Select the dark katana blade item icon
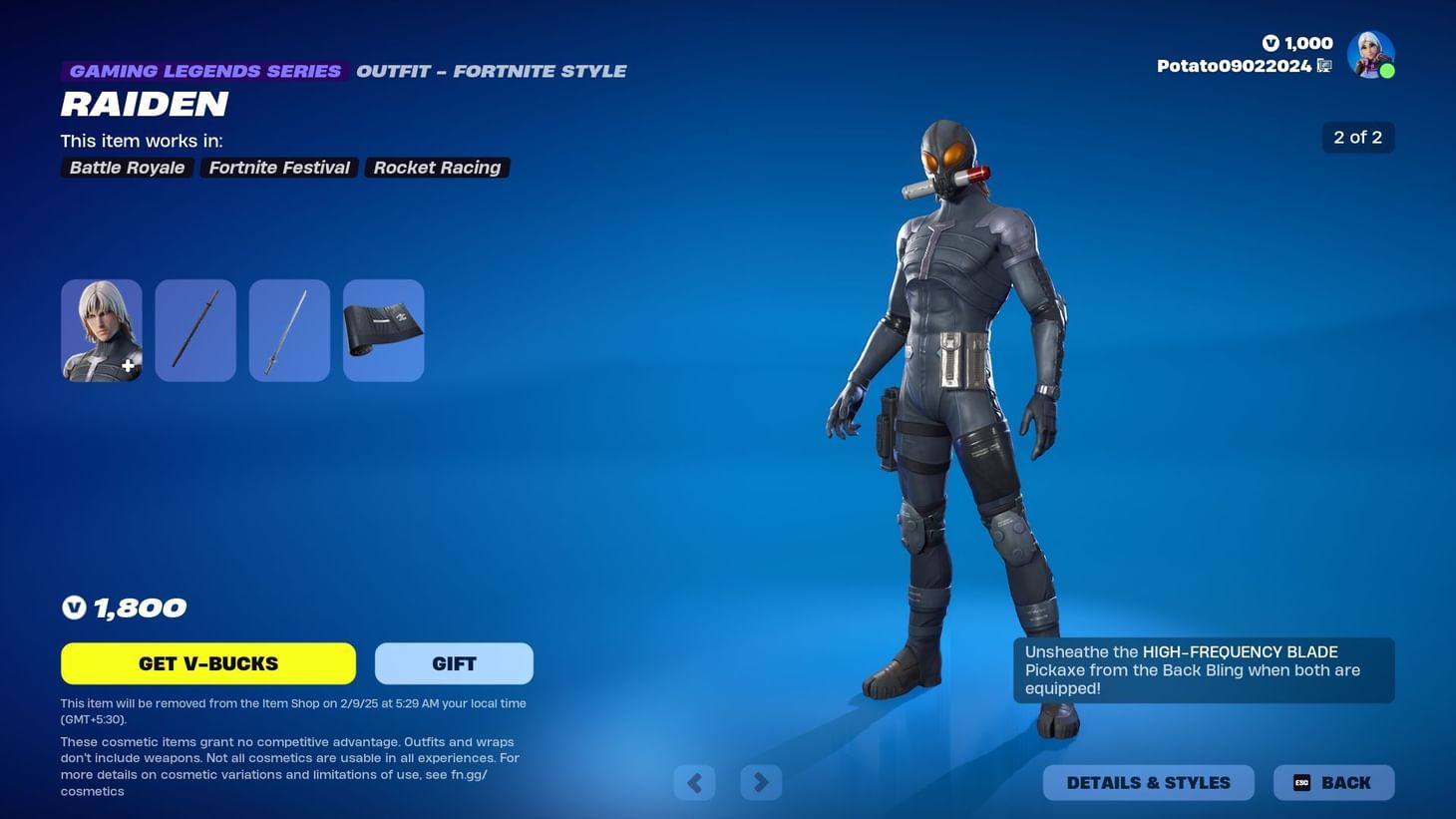 [x=195, y=329]
